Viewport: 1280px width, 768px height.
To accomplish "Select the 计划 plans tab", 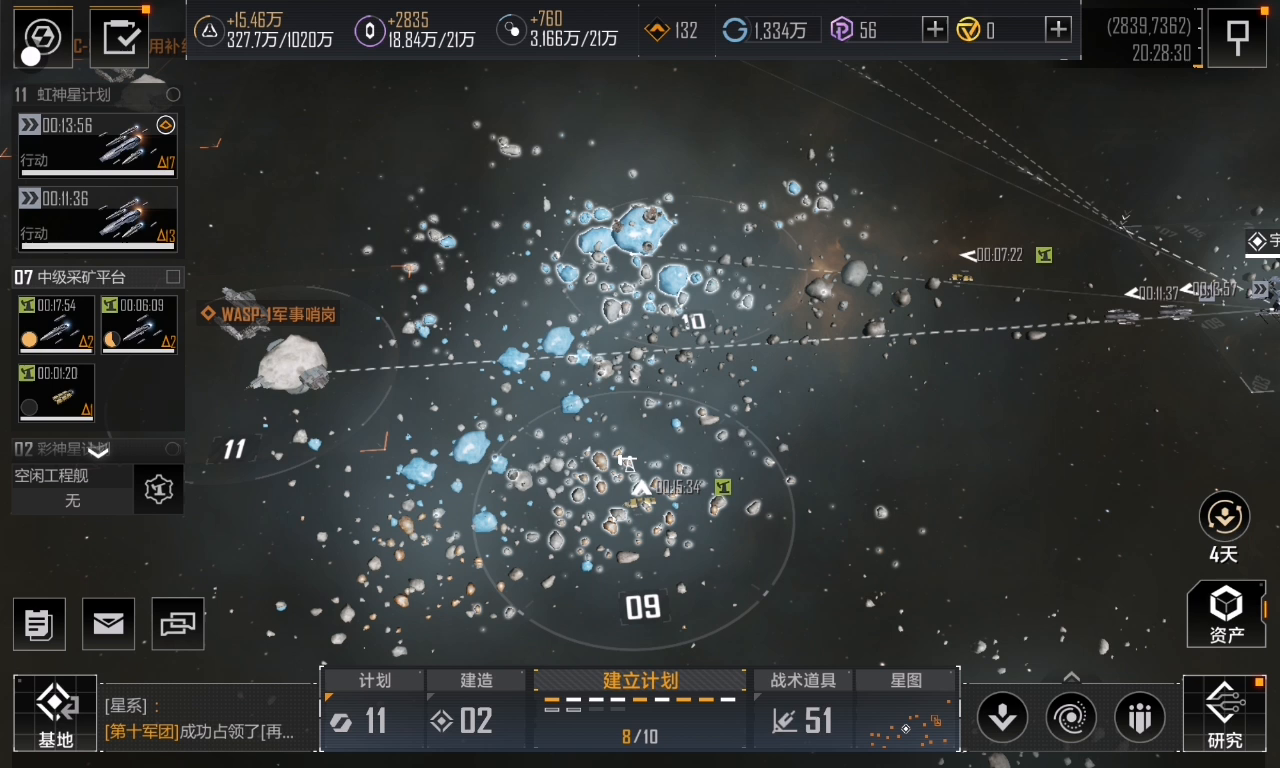I will click(374, 710).
